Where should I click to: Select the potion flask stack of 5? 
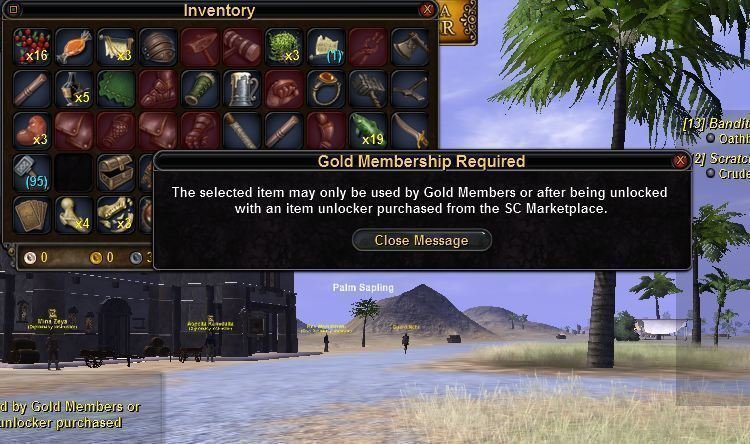74,88
